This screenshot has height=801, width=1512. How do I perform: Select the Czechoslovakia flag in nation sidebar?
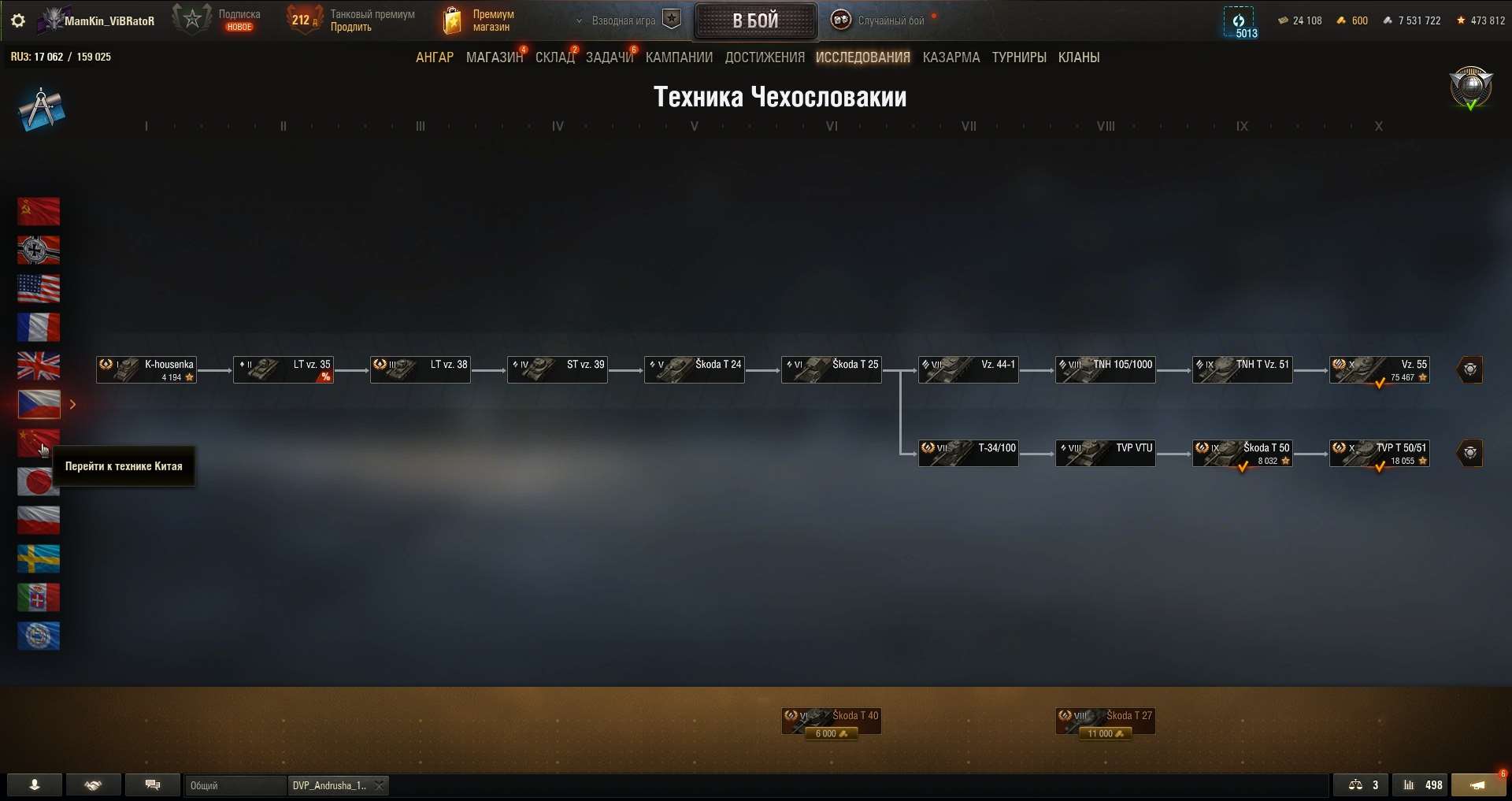(x=38, y=404)
